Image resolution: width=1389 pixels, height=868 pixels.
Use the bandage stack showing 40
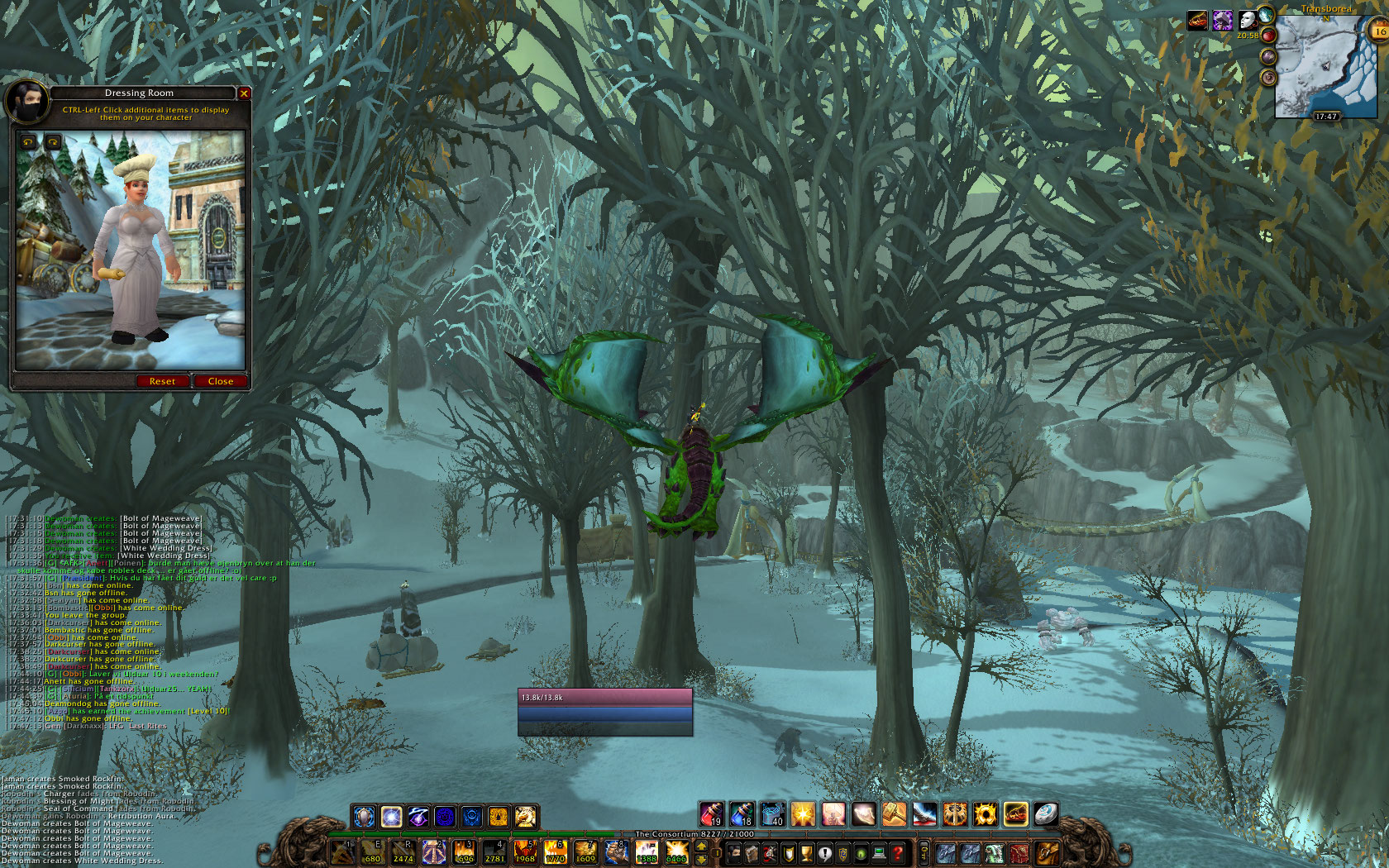772,814
